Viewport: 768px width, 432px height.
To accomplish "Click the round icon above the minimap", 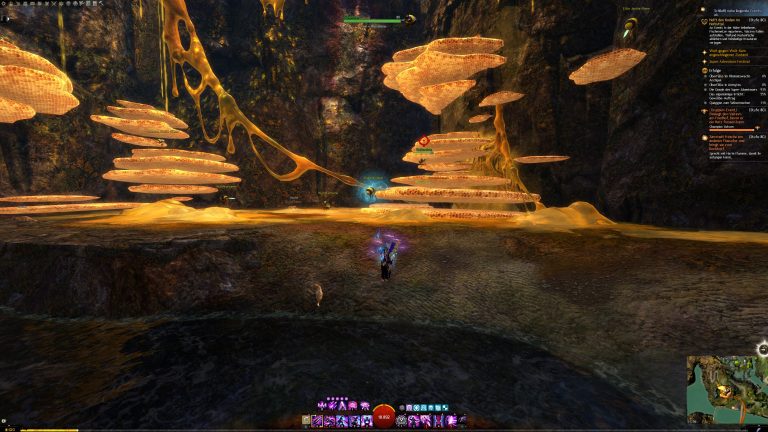I will tap(762, 349).
